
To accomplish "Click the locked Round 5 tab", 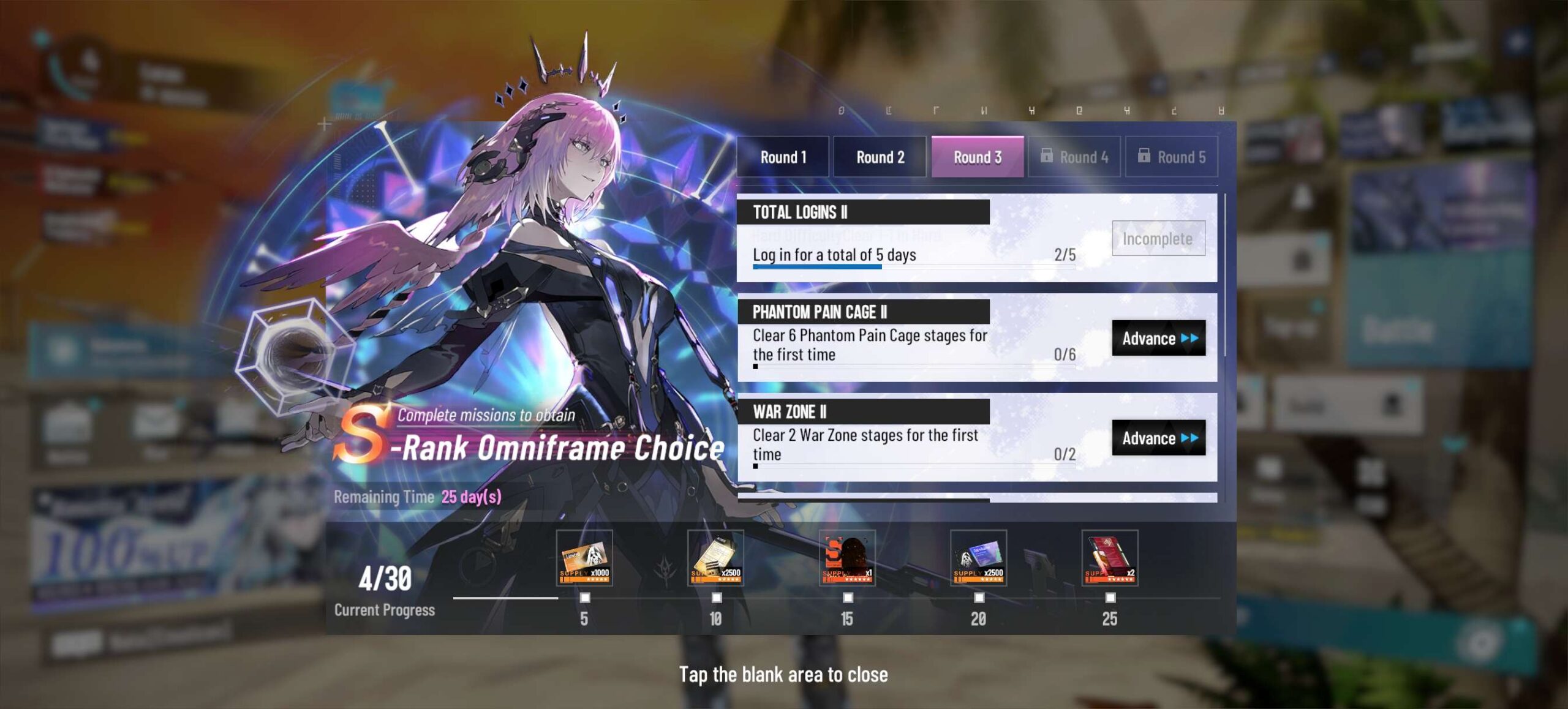I will (x=1171, y=157).
